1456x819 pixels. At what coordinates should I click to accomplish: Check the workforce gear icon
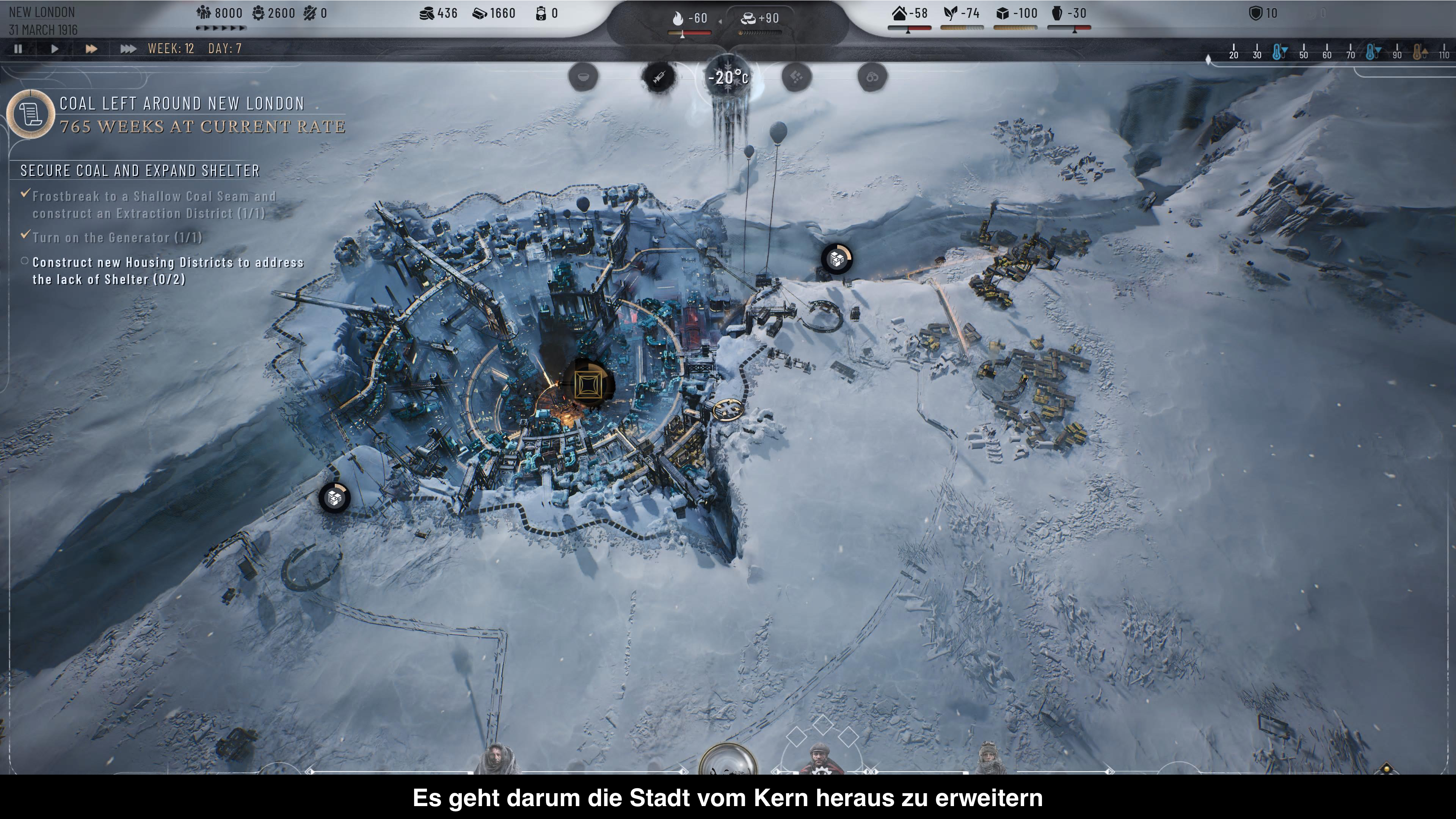(x=259, y=13)
